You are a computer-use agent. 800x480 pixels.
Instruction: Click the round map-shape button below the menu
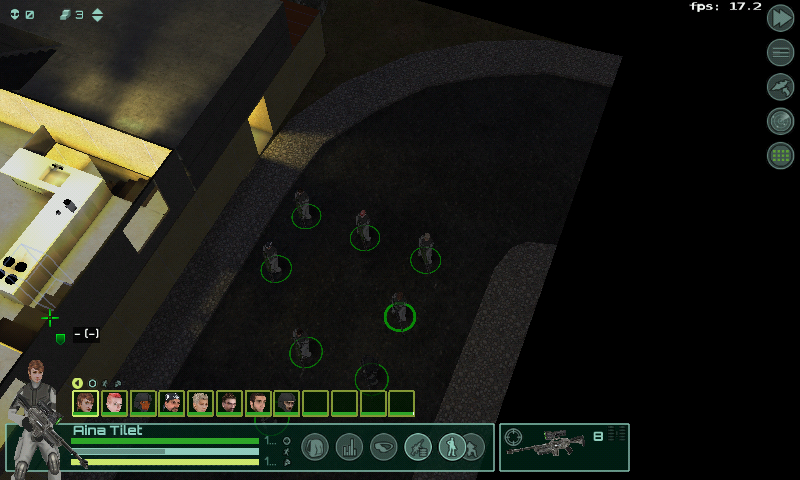[780, 87]
